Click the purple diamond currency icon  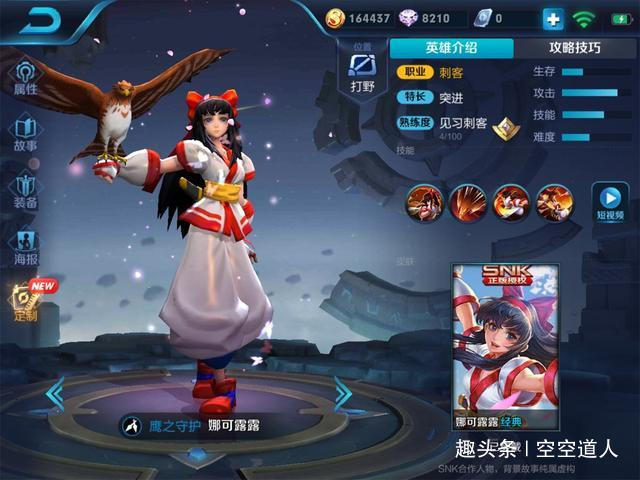click(408, 18)
